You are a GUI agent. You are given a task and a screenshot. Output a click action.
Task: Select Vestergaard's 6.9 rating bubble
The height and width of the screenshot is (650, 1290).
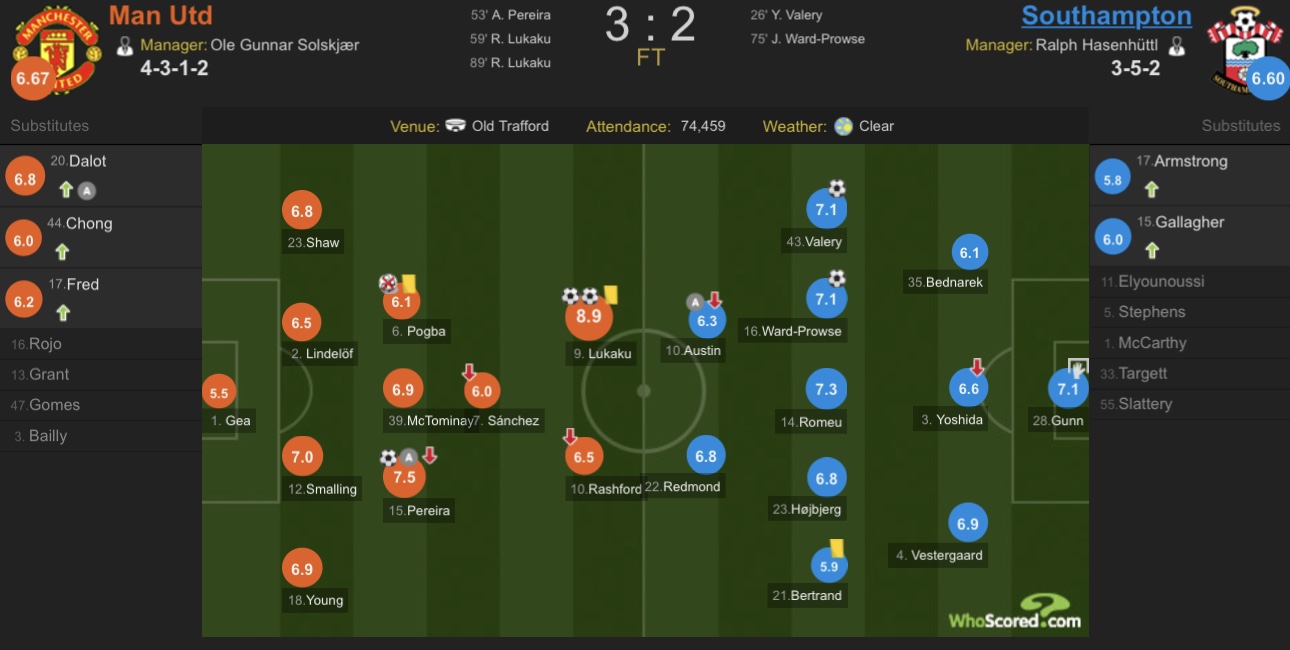[967, 523]
